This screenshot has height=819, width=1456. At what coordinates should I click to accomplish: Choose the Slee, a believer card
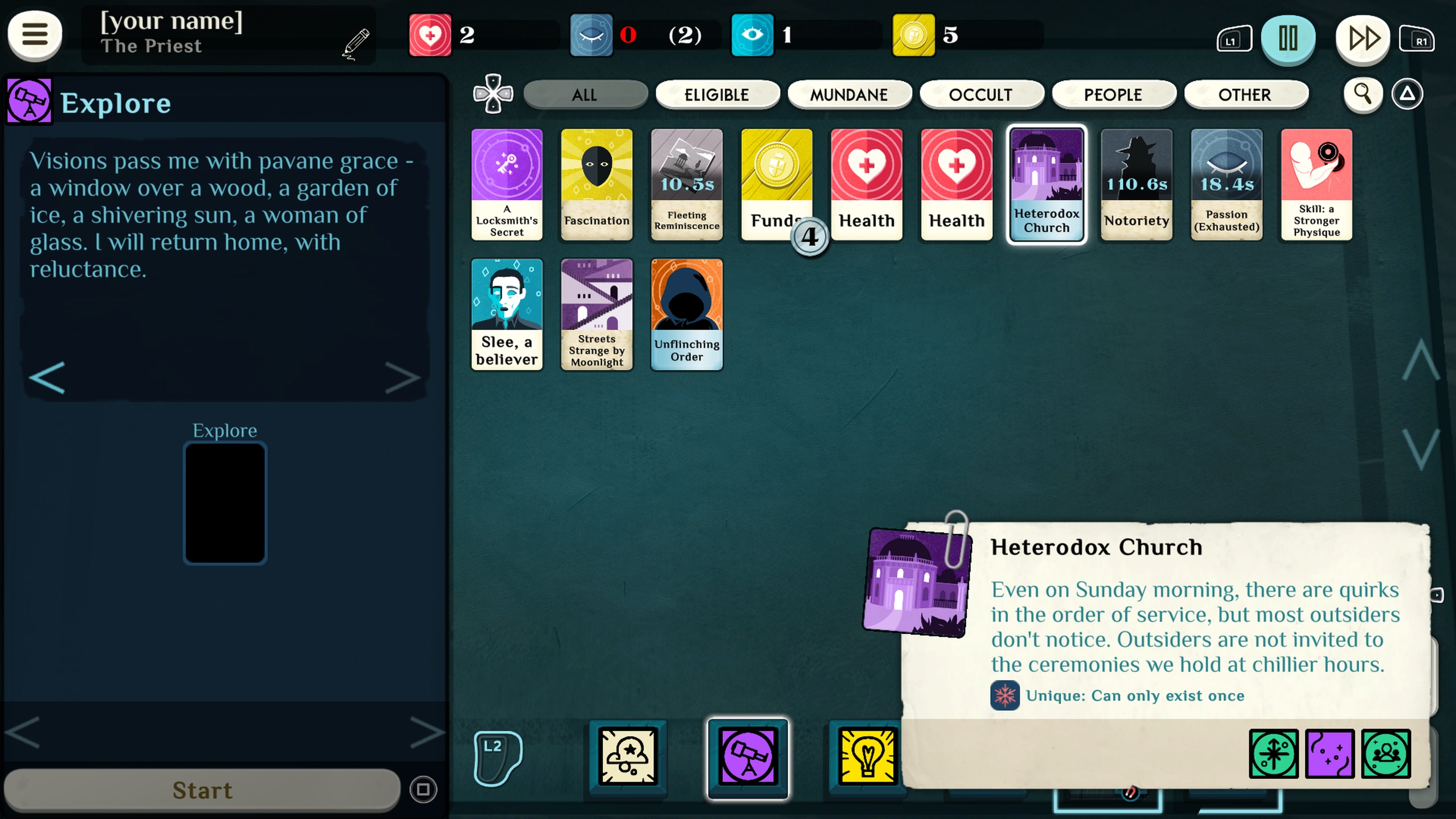pos(507,314)
